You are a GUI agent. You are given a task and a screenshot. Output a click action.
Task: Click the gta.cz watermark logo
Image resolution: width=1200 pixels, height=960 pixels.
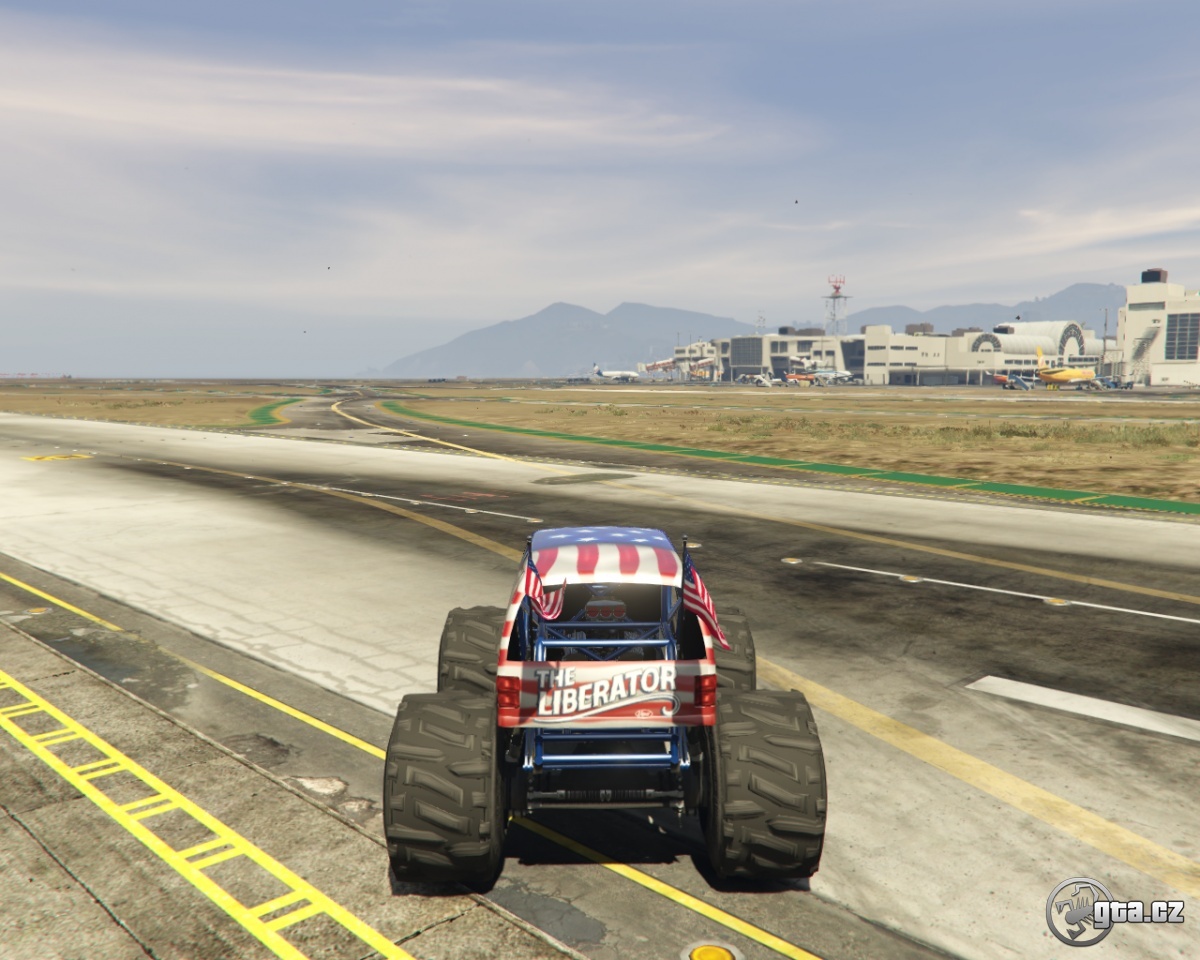point(1114,911)
